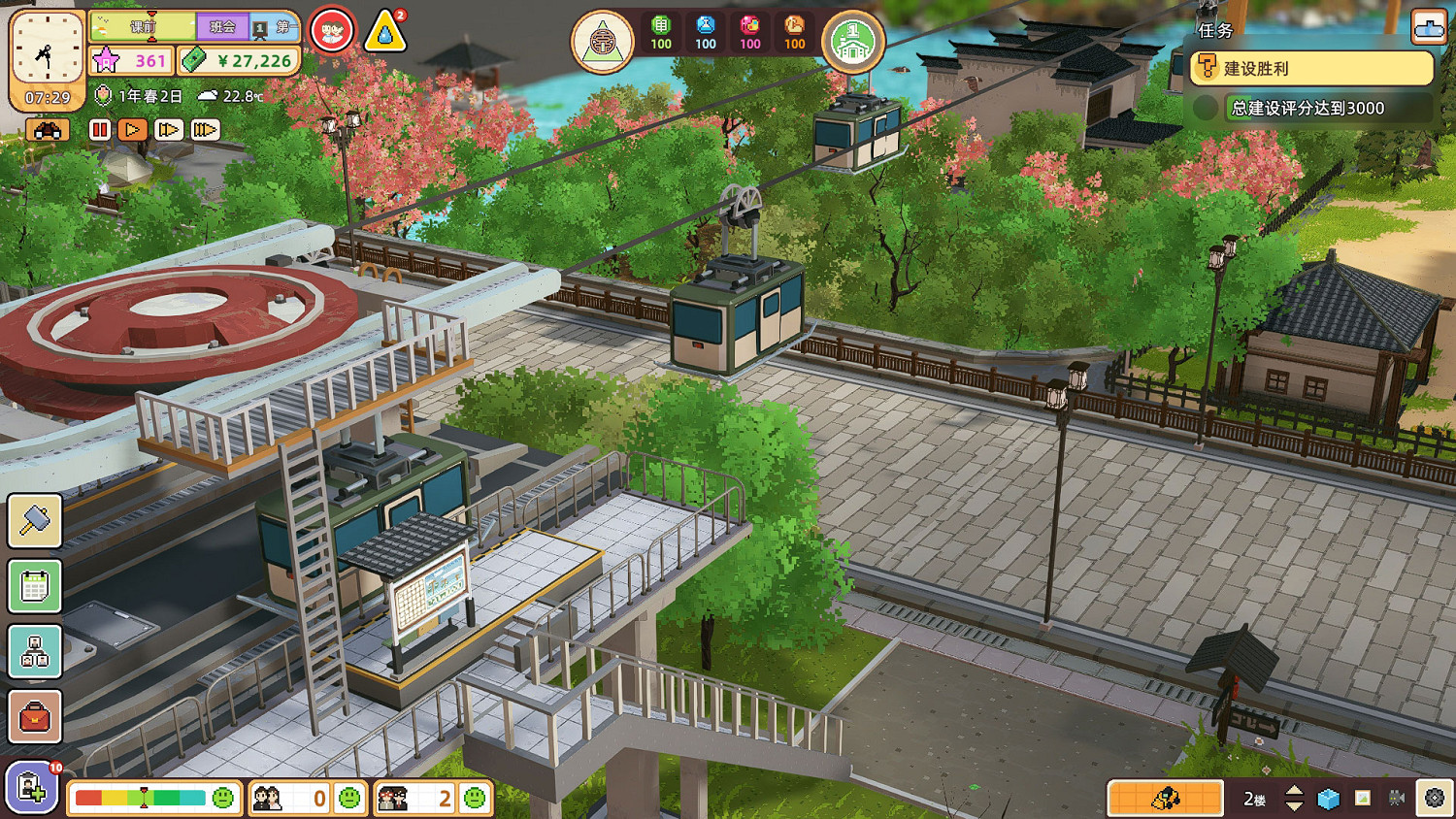1456x819 pixels.
Task: Click the picture frame icon
Action: tap(1363, 799)
